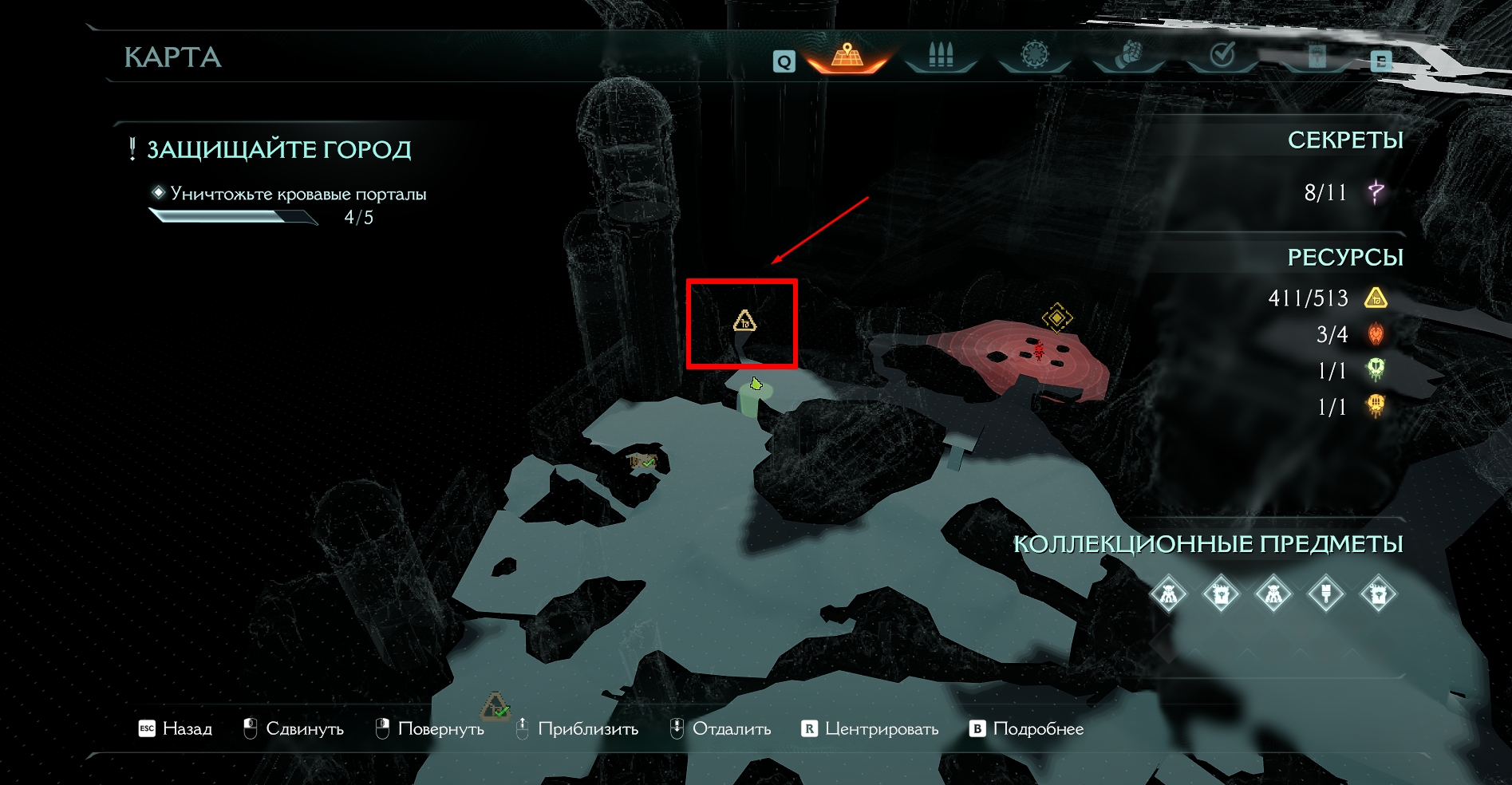Click the uncollected gold triangle map marker

(744, 321)
